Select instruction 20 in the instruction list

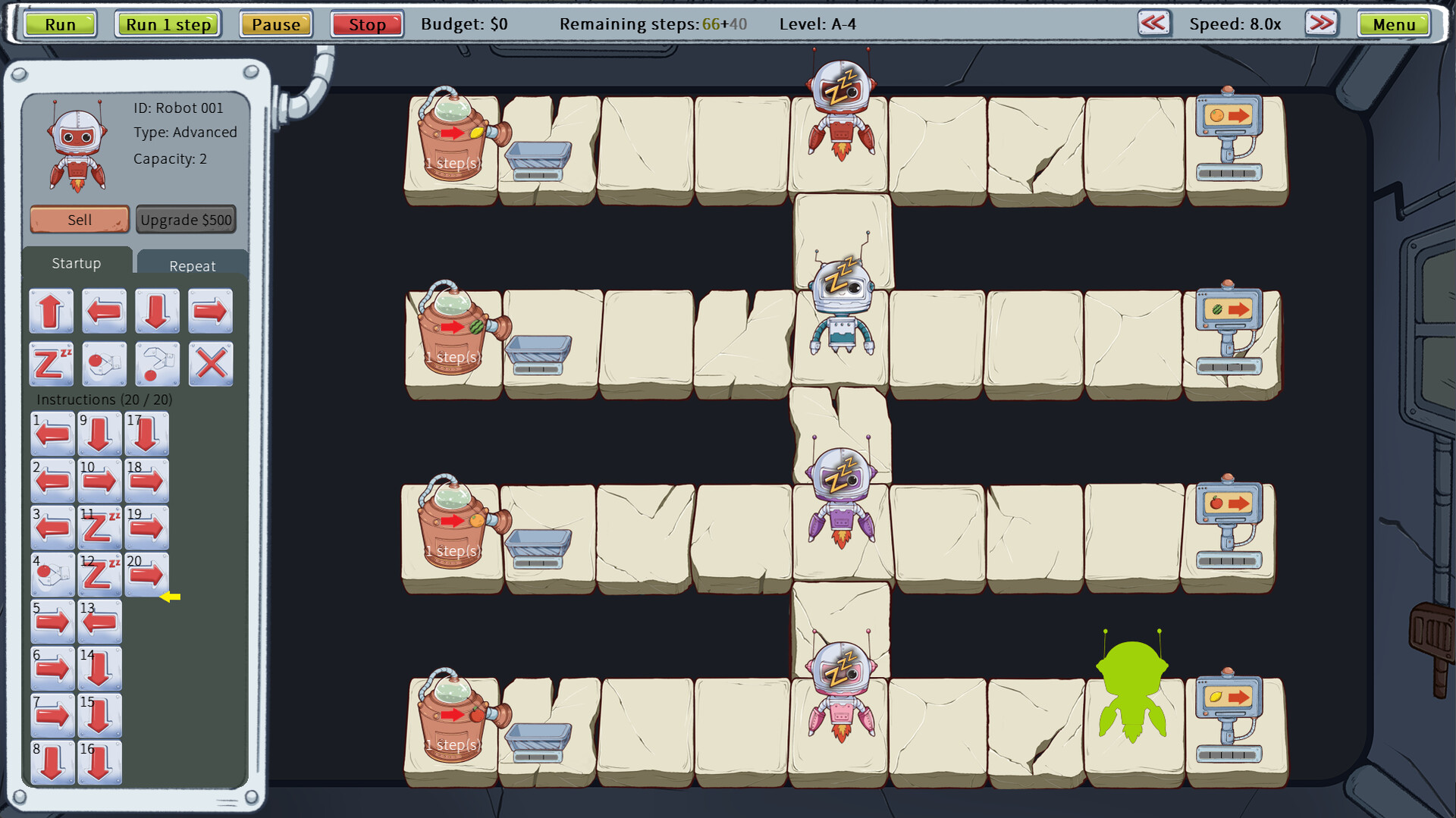click(x=148, y=574)
